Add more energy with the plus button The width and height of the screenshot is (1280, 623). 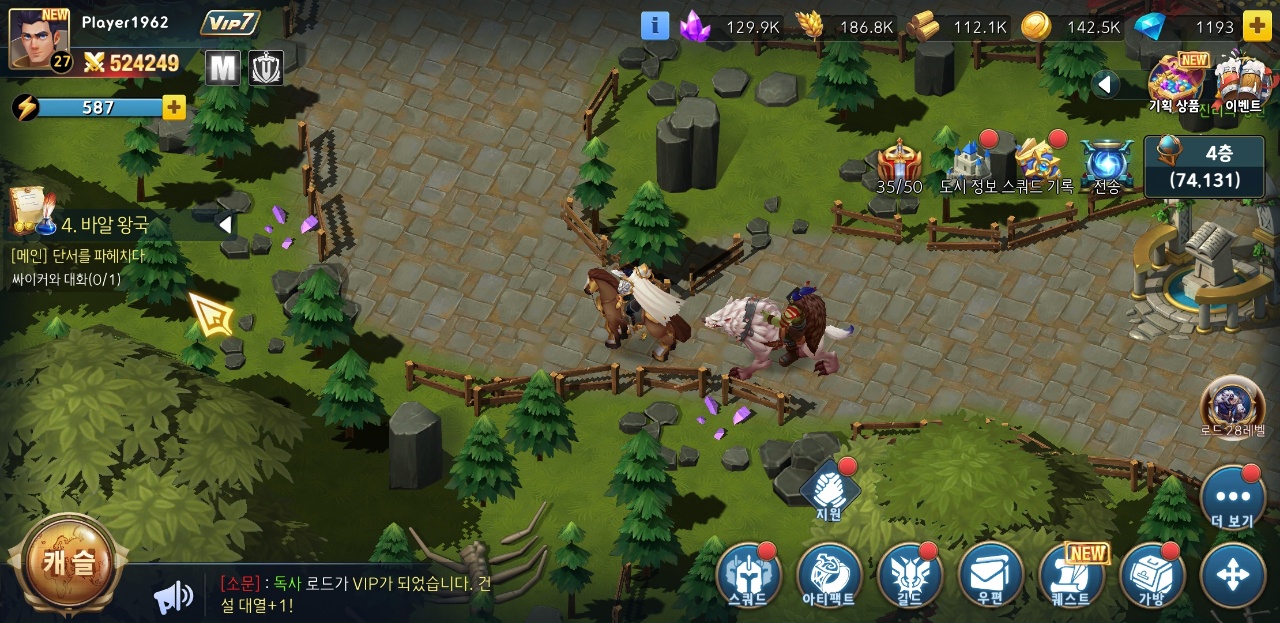[x=174, y=108]
